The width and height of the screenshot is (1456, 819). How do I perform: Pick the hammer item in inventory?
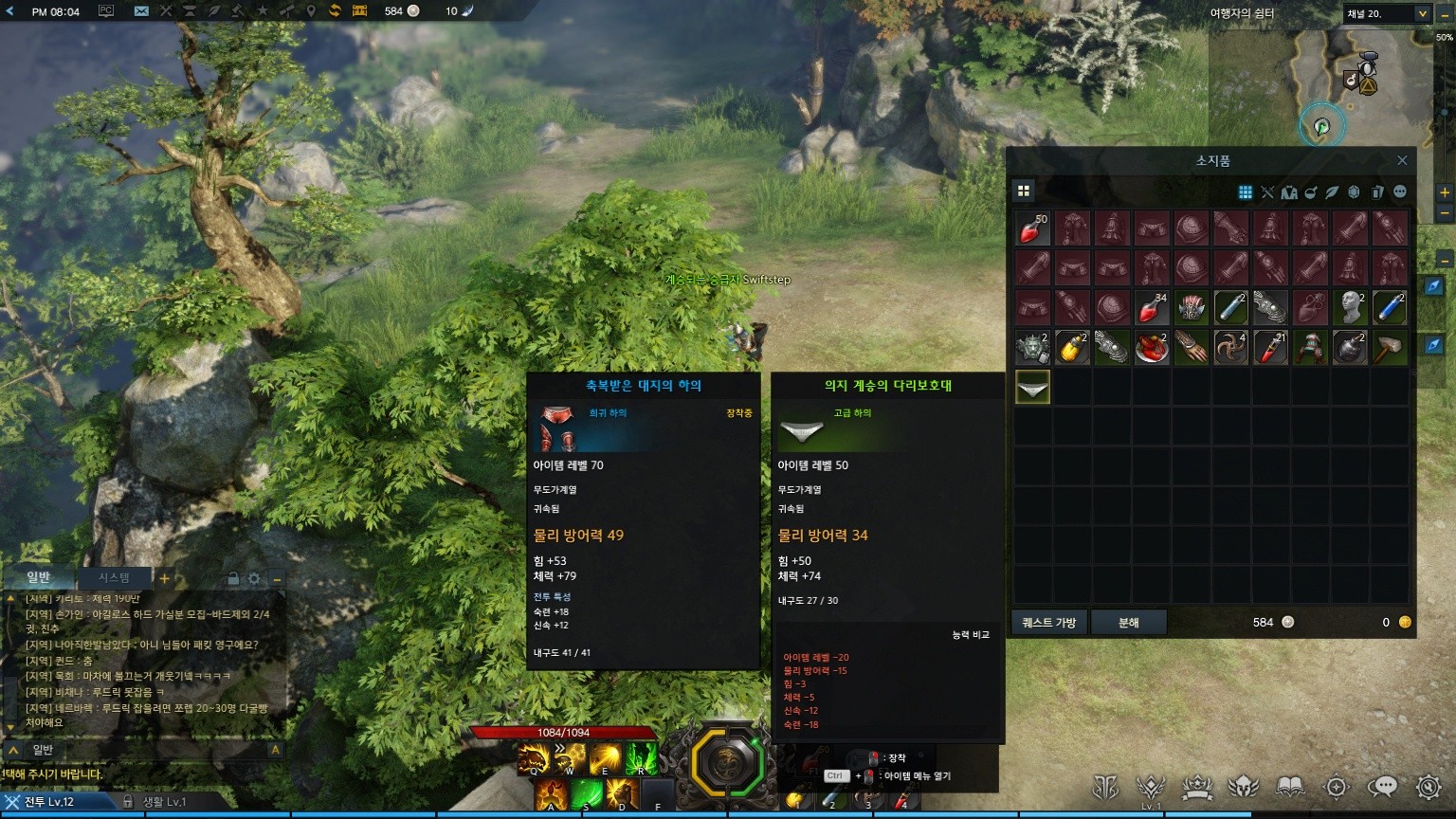coord(1389,348)
